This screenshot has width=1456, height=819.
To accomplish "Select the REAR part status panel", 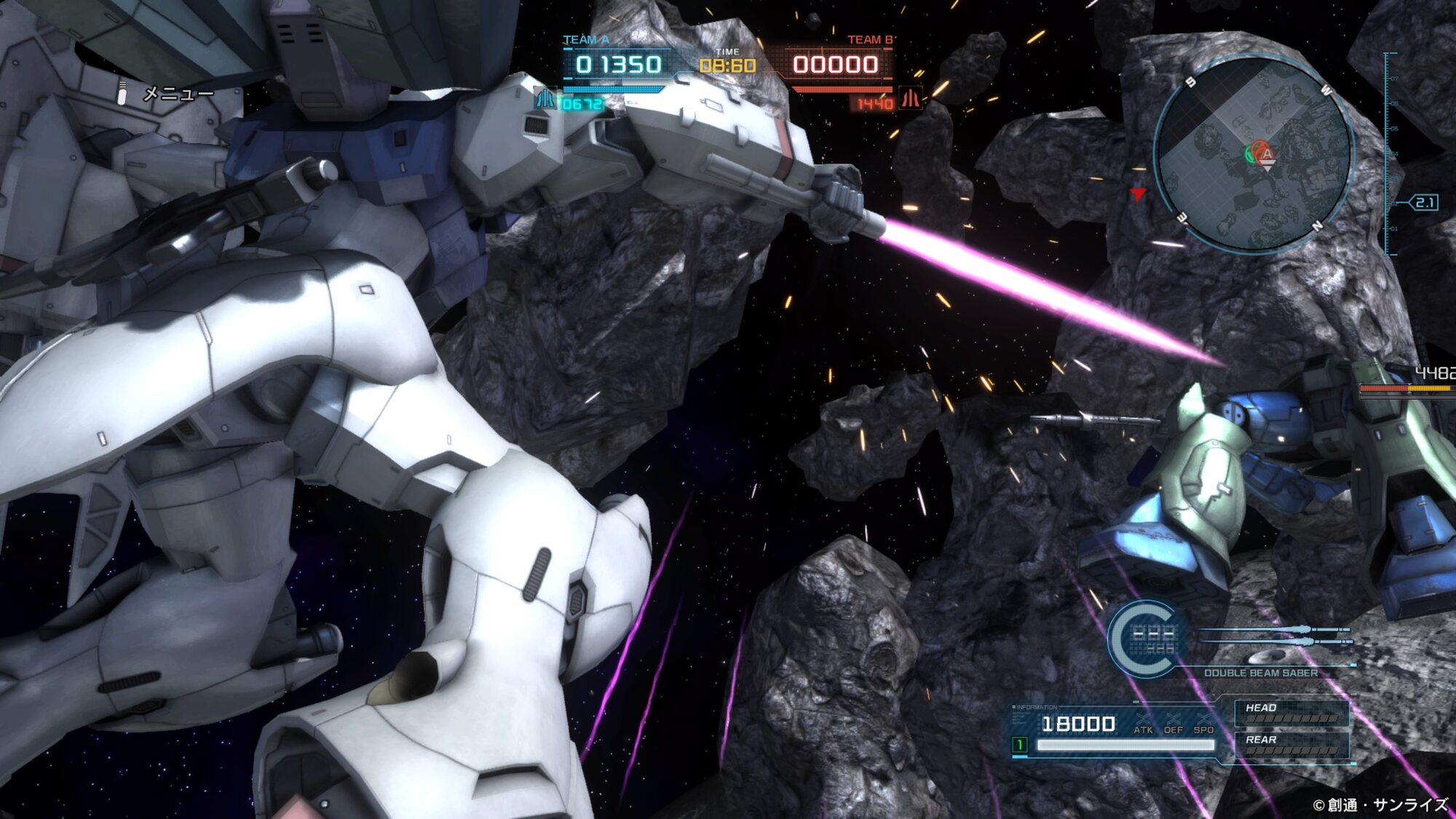I will pyautogui.click(x=1291, y=745).
